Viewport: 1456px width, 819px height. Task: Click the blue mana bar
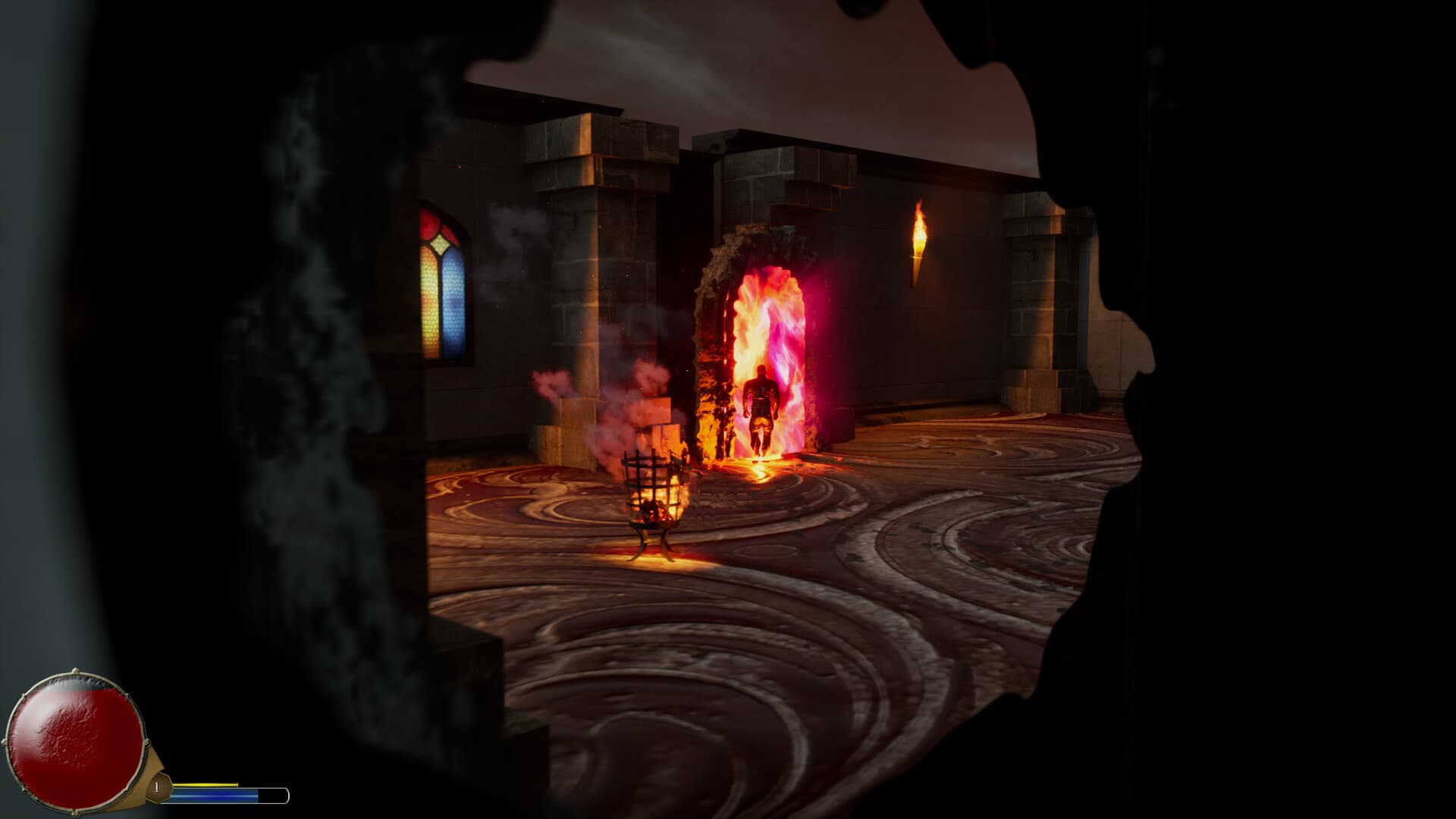(212, 795)
